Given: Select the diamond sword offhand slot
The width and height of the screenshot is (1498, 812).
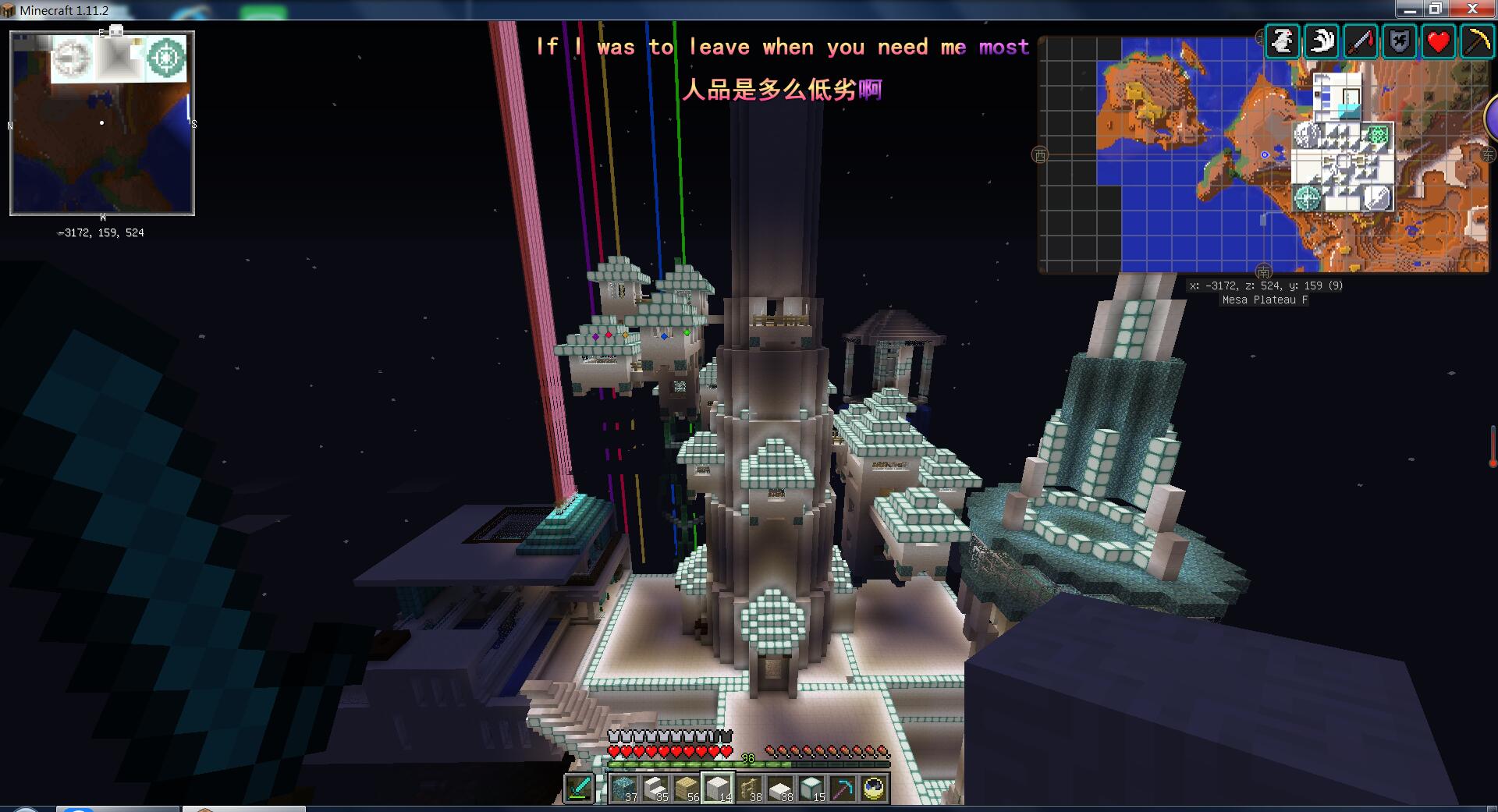Looking at the screenshot, I should click(x=578, y=788).
